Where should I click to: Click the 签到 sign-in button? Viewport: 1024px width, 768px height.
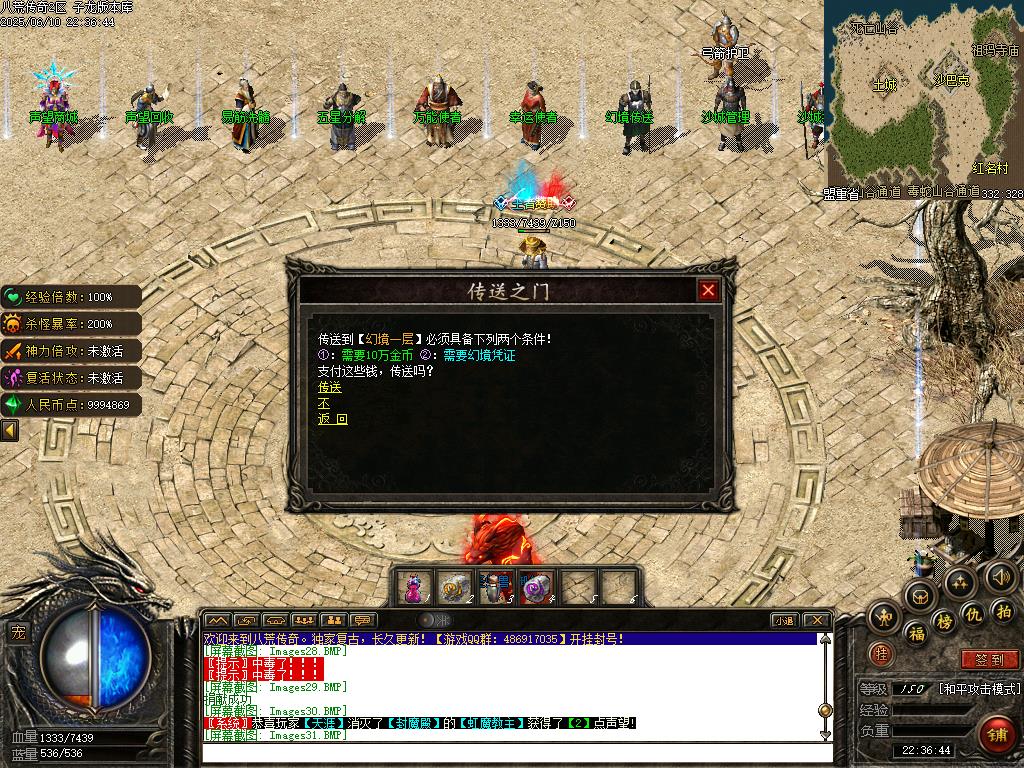click(x=988, y=660)
